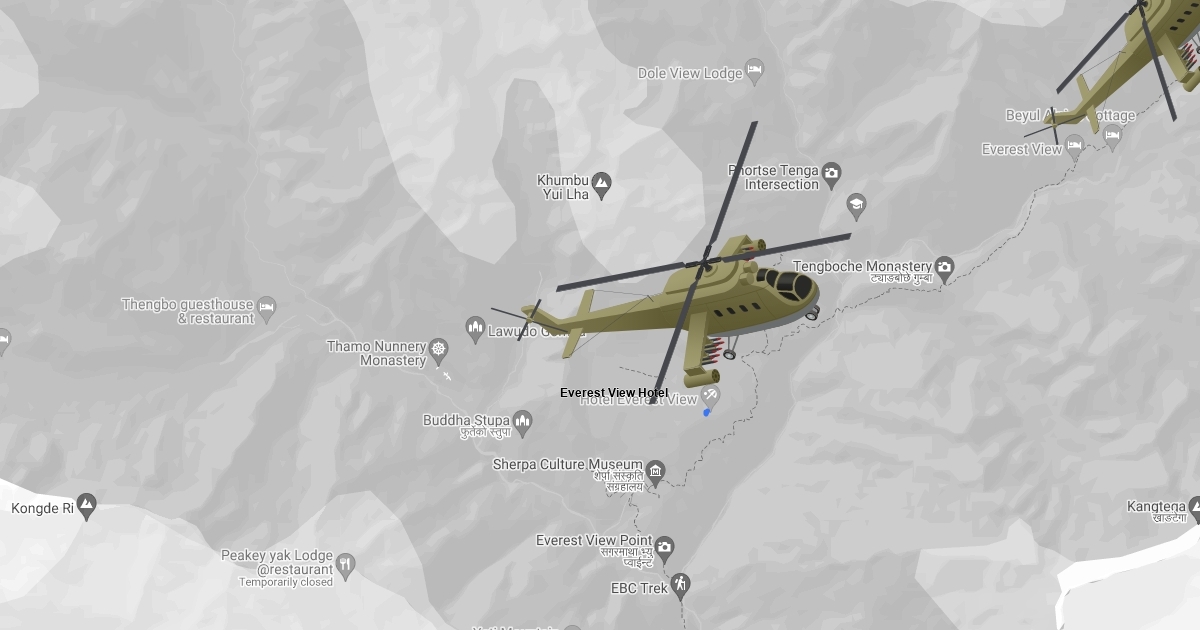Select the Tengboche Monastery camera marker
Screen dimensions: 1200x630
(x=944, y=267)
